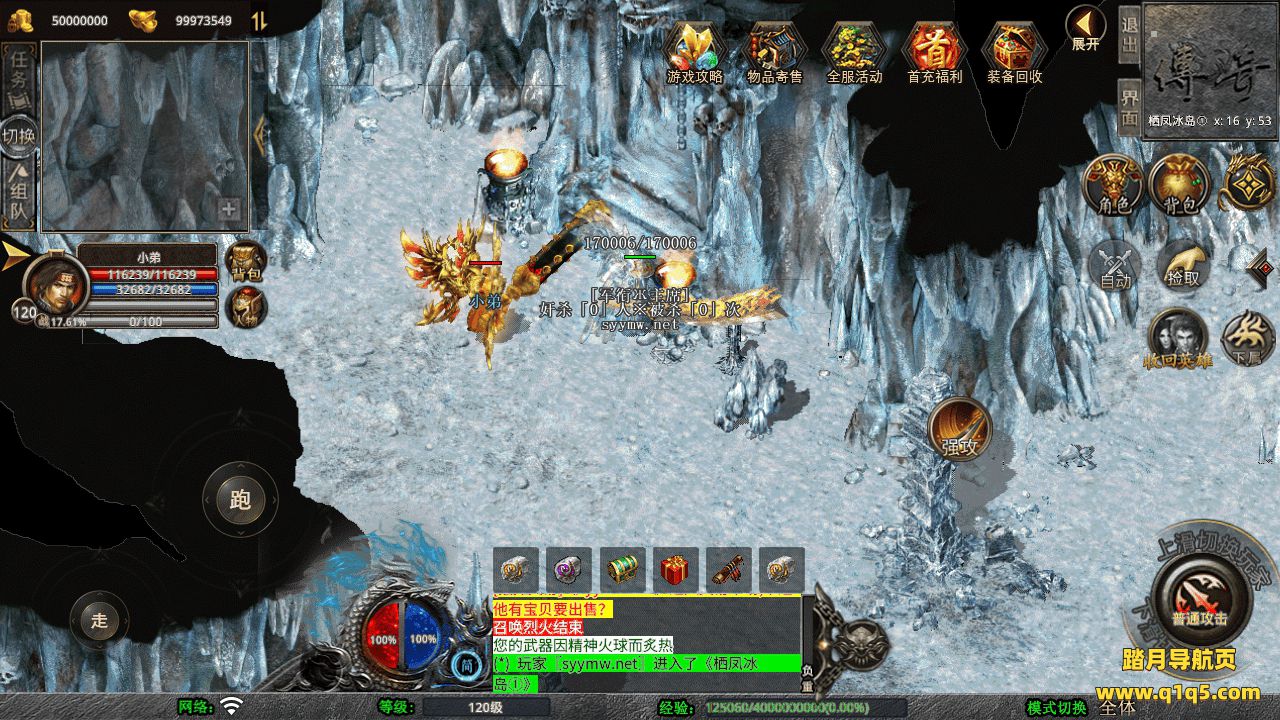Click the 走 walk button

click(x=99, y=620)
